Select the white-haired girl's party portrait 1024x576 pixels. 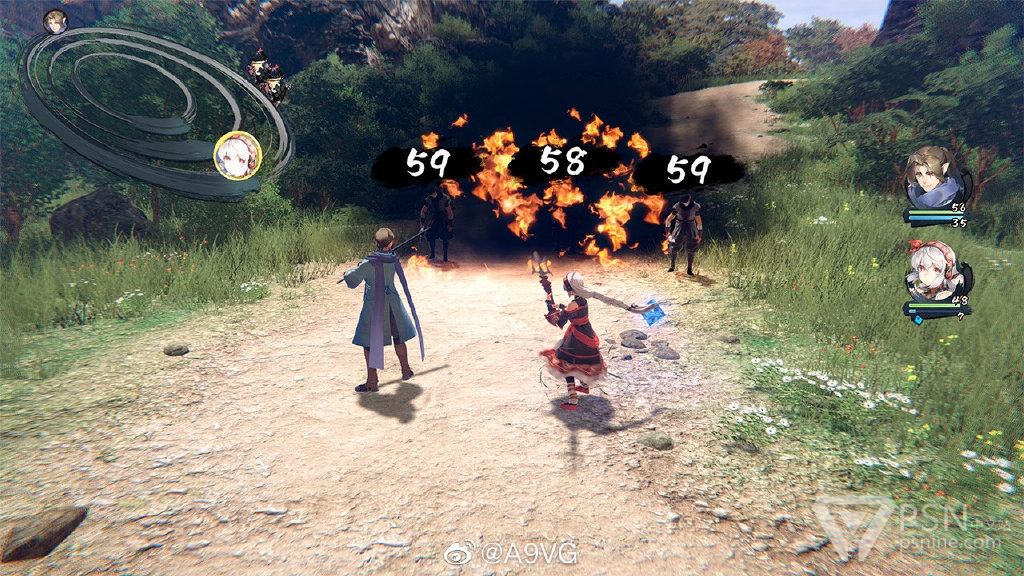[x=932, y=271]
